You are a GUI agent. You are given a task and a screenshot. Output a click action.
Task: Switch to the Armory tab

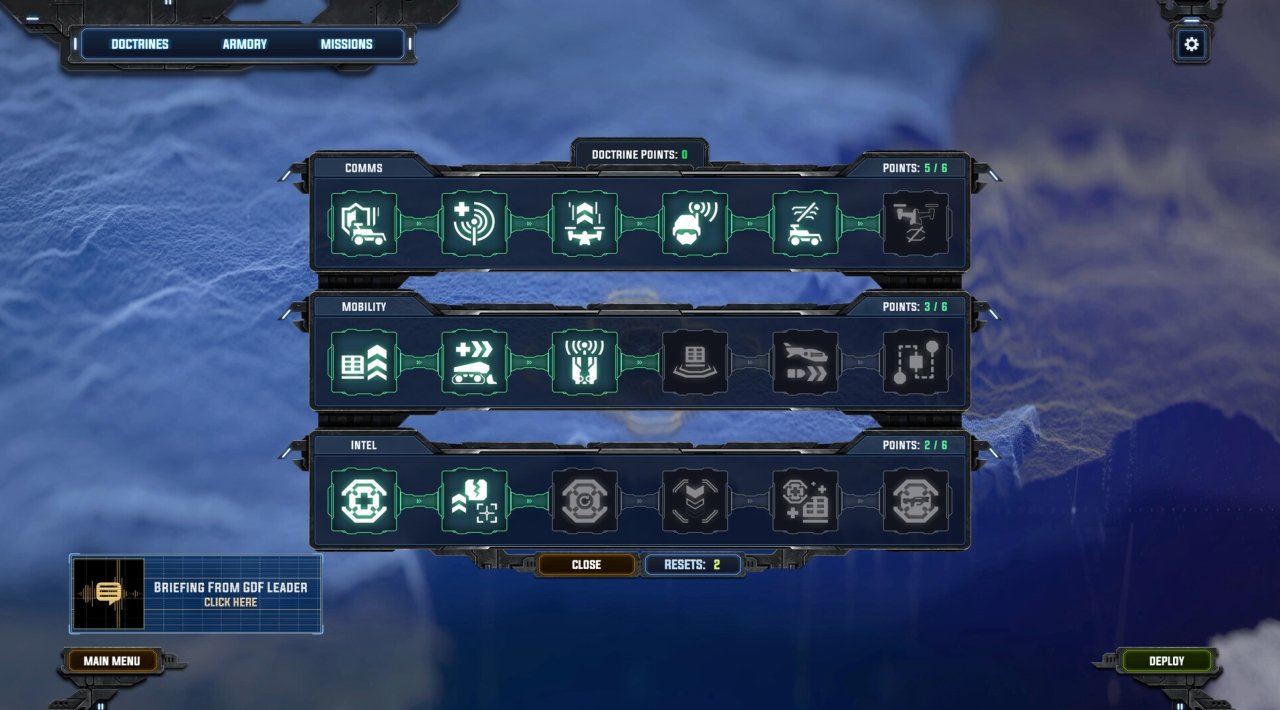(x=245, y=44)
